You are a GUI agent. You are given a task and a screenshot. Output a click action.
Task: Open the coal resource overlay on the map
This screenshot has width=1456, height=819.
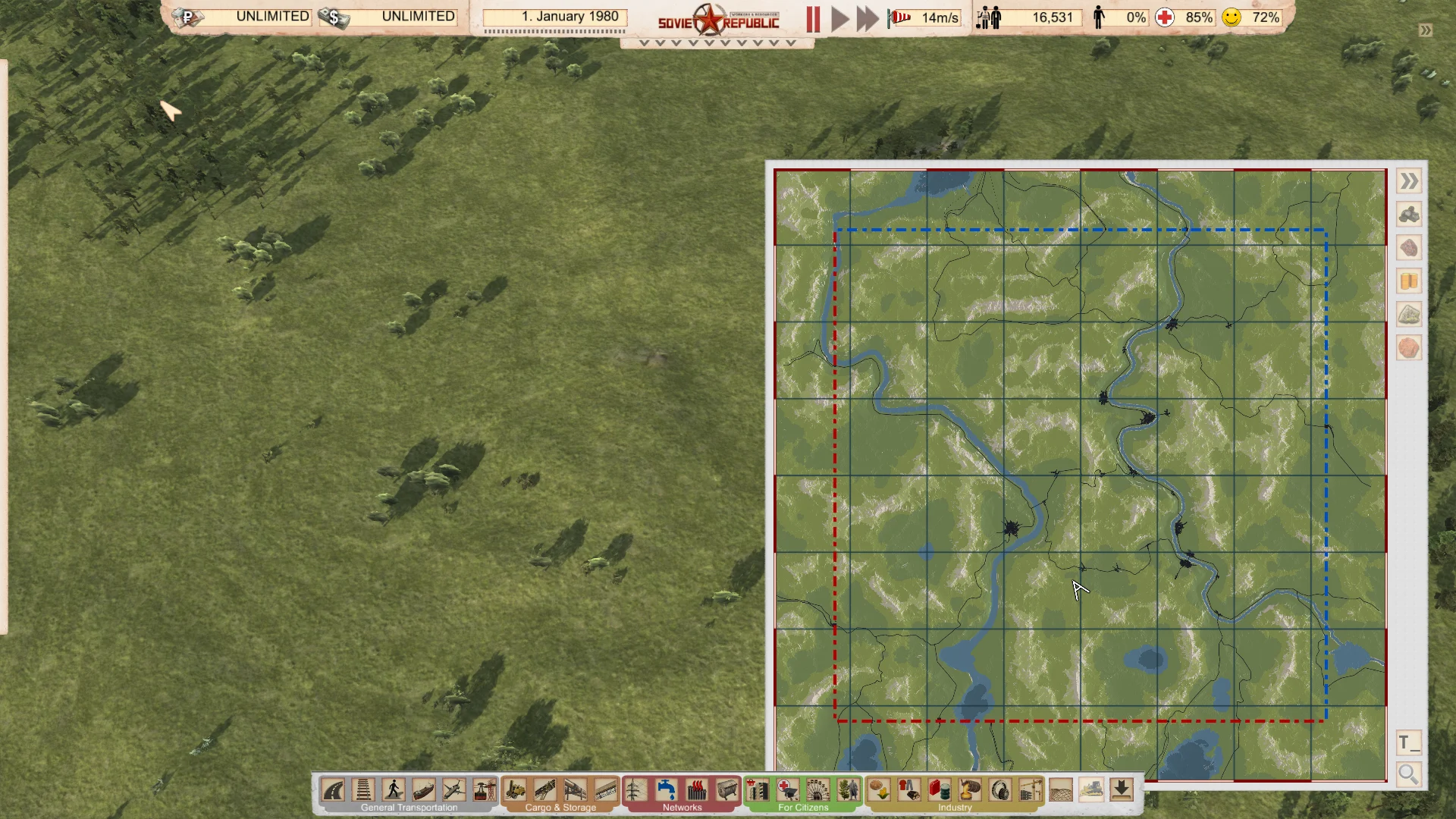coord(1408,215)
